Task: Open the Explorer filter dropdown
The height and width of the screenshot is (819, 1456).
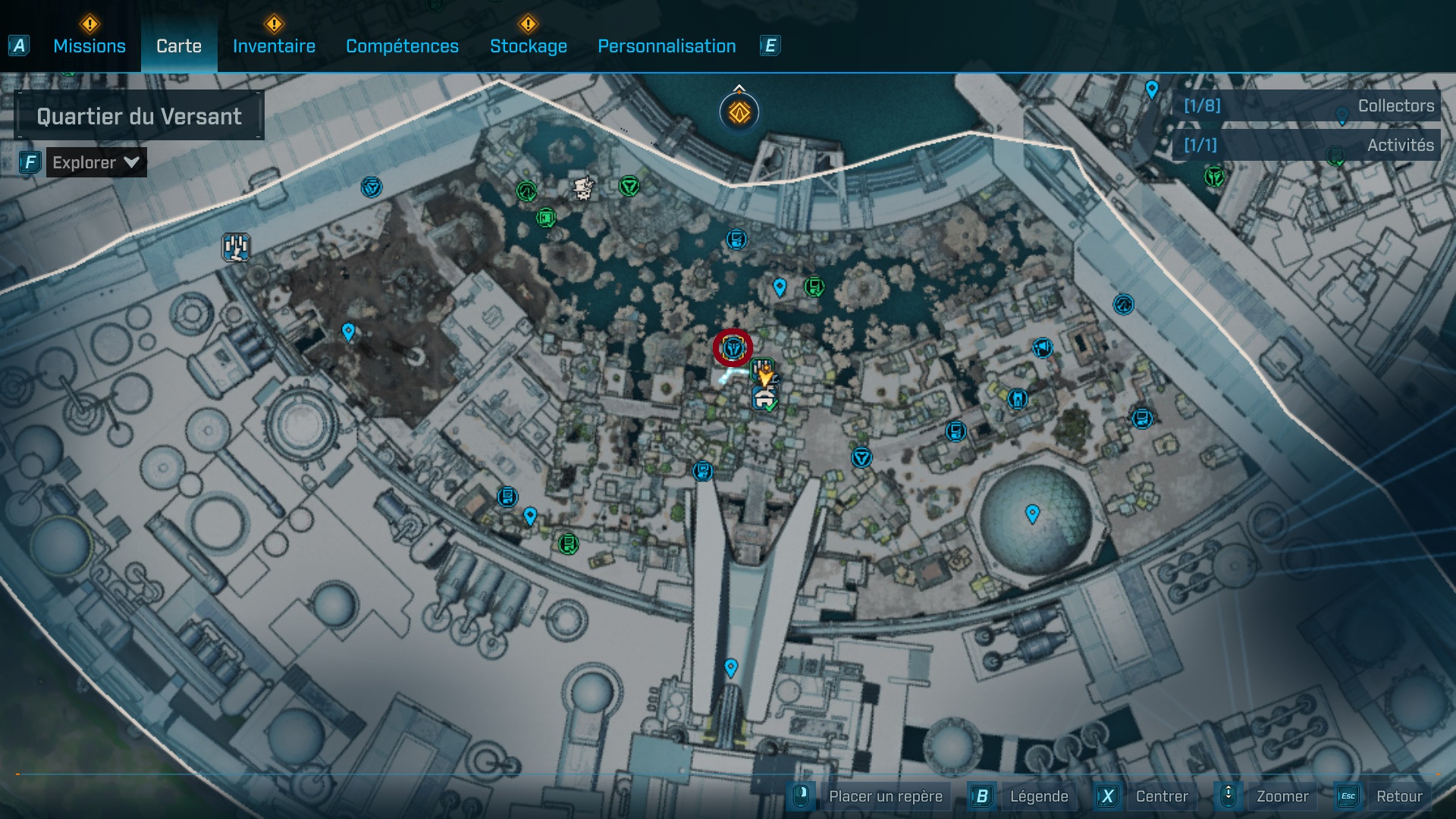Action: coord(95,162)
